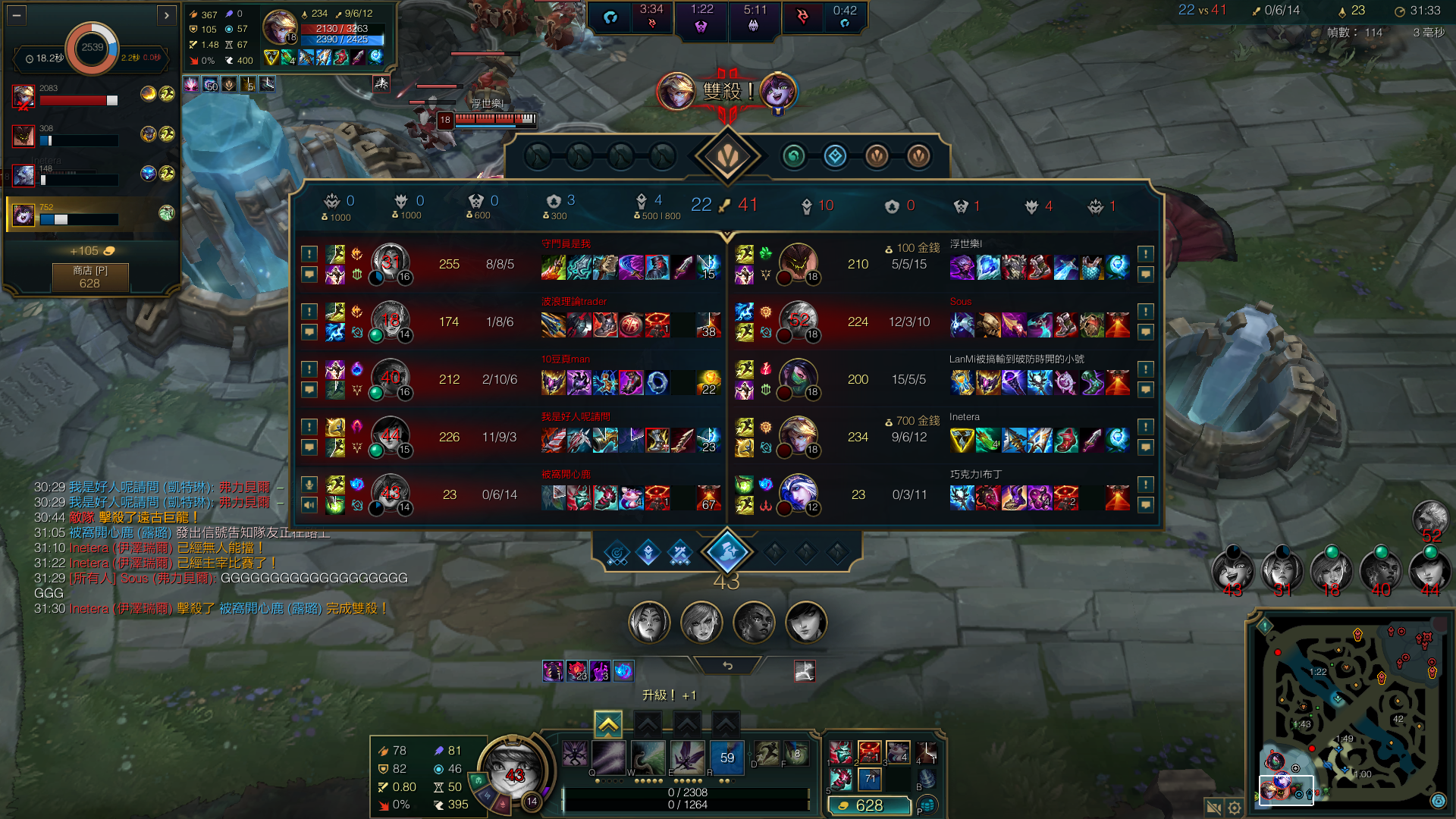Activate the D summoner spell
Screen dimensions: 1456x819
(766, 754)
